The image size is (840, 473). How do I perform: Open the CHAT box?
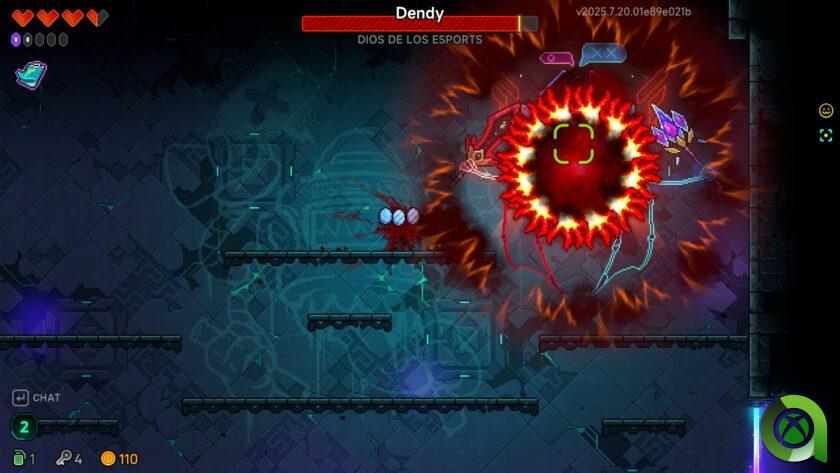point(36,397)
